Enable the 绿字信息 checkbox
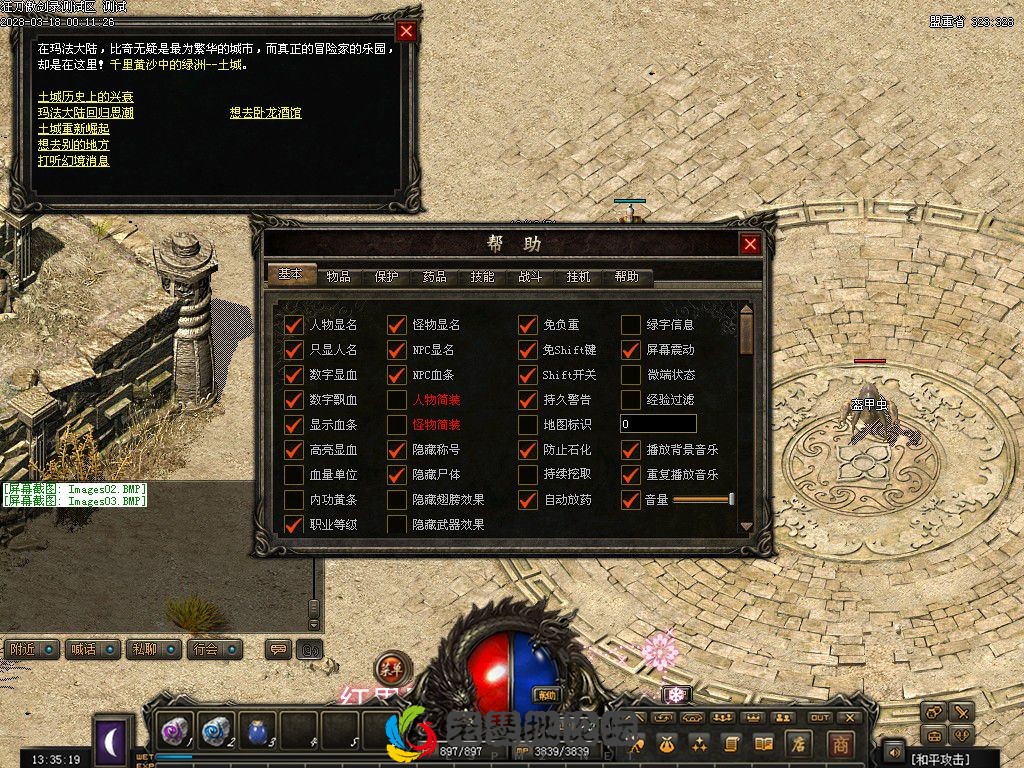This screenshot has width=1024, height=768. pos(631,325)
